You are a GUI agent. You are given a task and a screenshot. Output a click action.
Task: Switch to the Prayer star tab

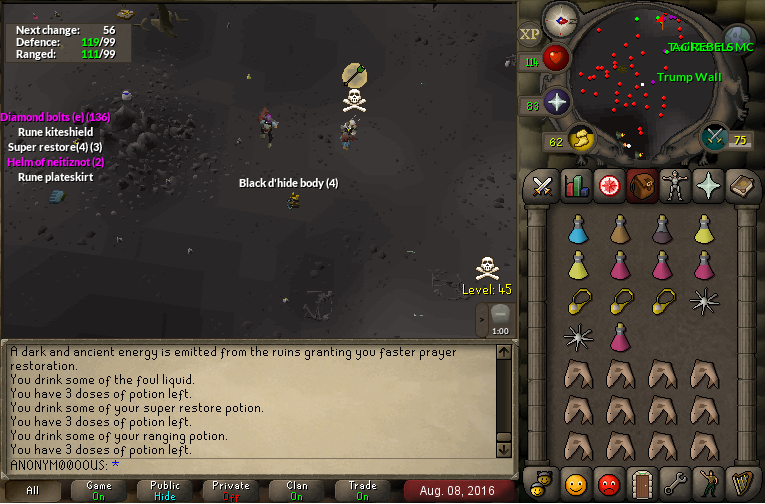tap(707, 186)
